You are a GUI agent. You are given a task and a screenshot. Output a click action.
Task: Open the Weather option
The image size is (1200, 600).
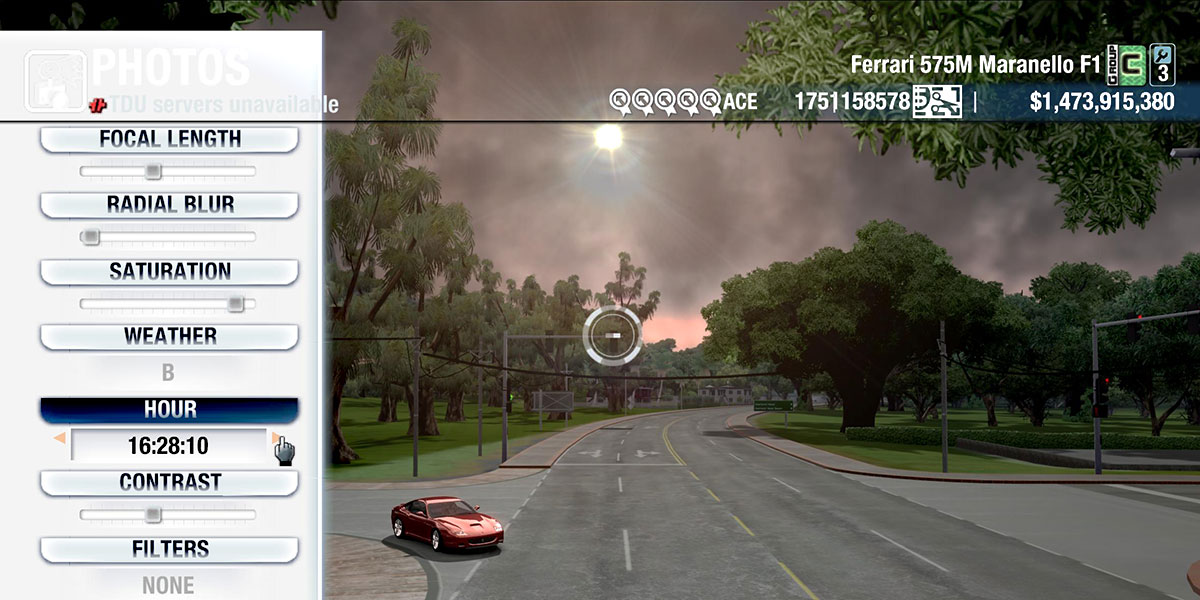tap(169, 336)
